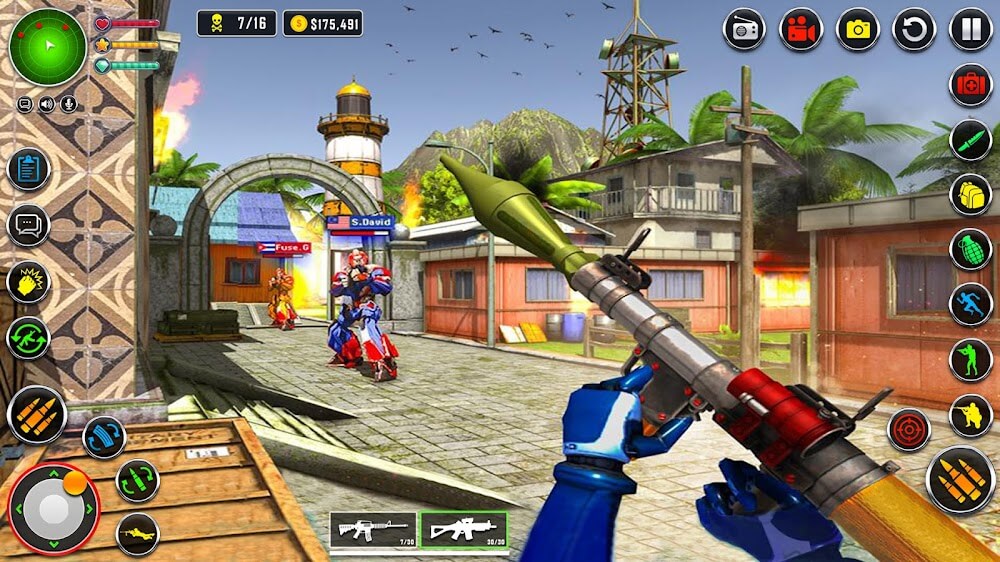1000x562 pixels.
Task: Open the radio button
Action: [744, 29]
